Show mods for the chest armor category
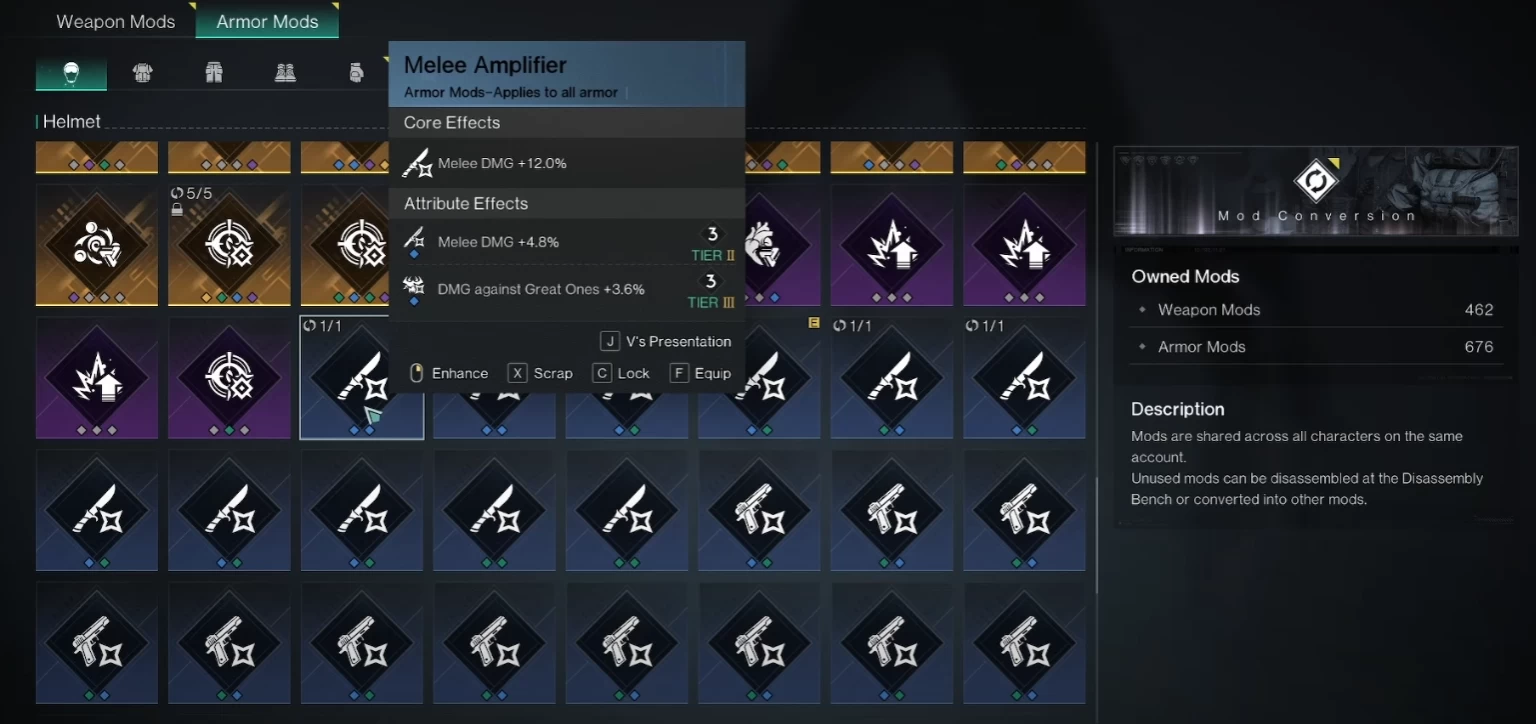The height and width of the screenshot is (724, 1536). tap(143, 72)
